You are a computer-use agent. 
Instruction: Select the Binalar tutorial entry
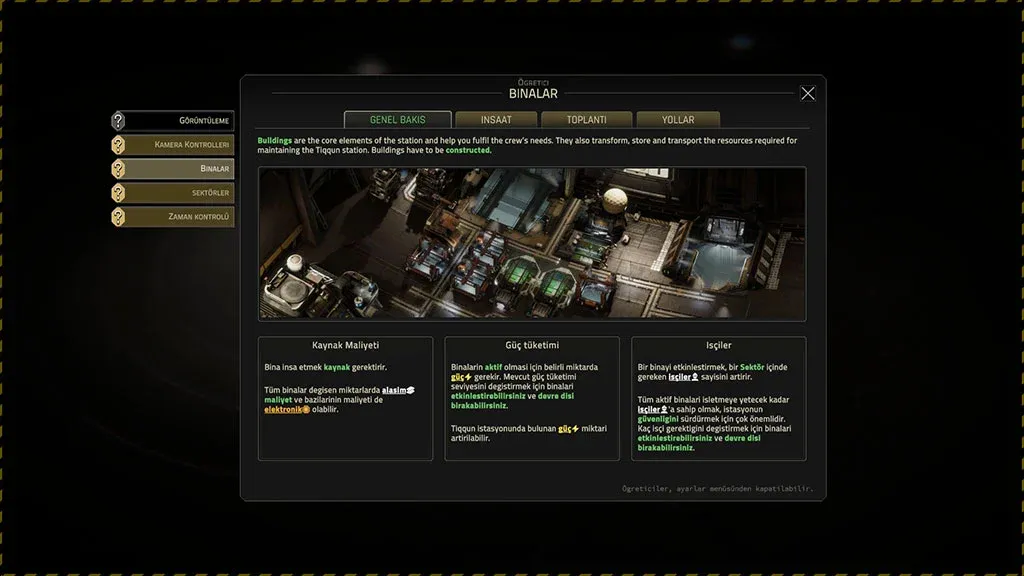pyautogui.click(x=173, y=169)
